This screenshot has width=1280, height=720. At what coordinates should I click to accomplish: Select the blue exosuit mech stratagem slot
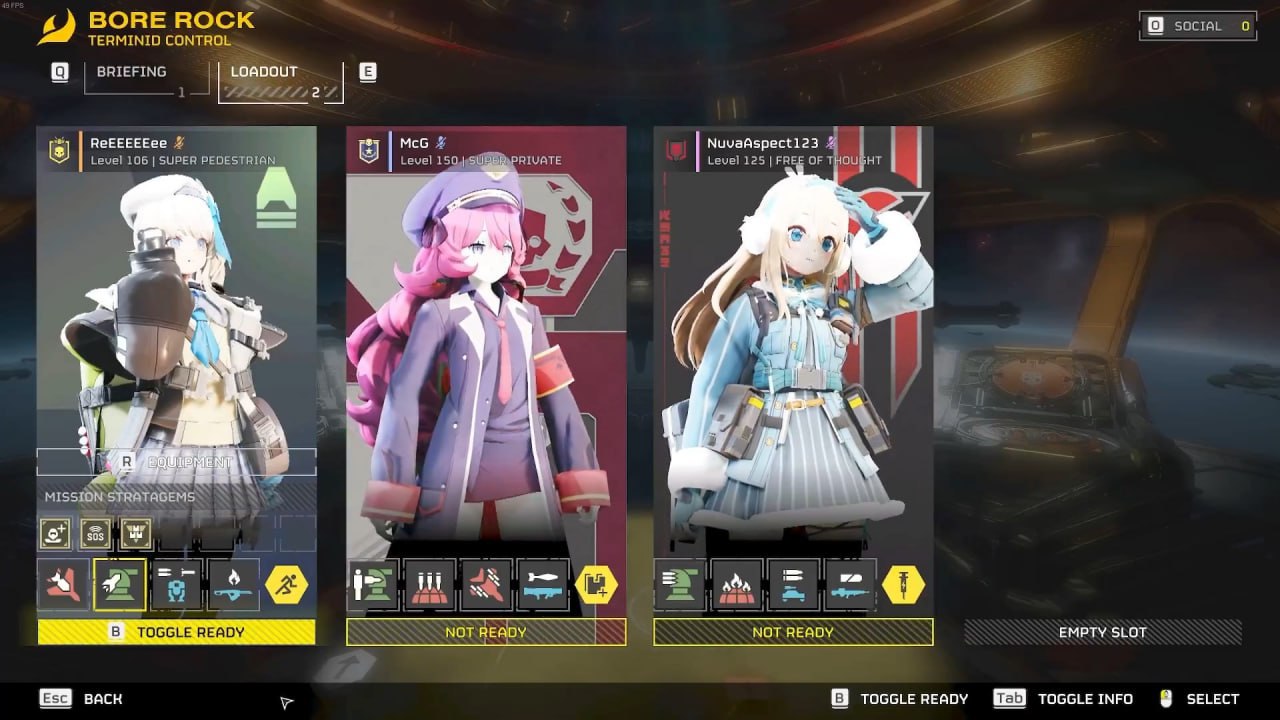[176, 585]
